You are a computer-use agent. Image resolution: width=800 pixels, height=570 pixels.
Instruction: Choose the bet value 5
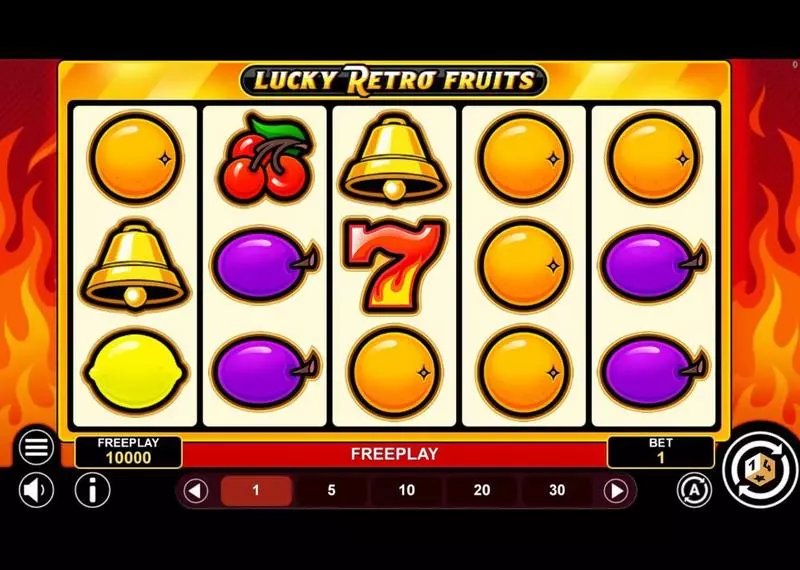pyautogui.click(x=331, y=491)
